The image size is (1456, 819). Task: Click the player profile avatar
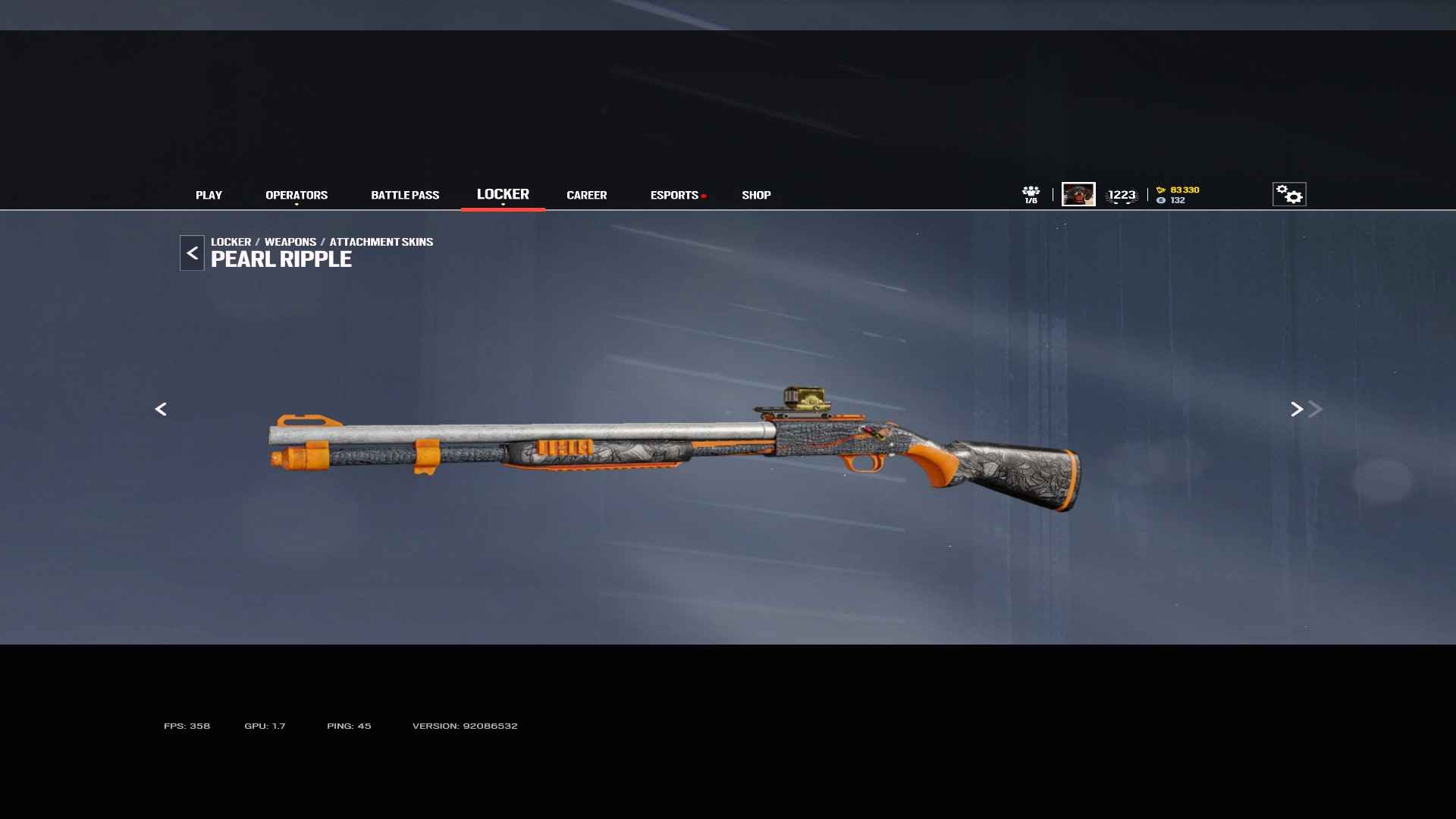click(x=1078, y=194)
